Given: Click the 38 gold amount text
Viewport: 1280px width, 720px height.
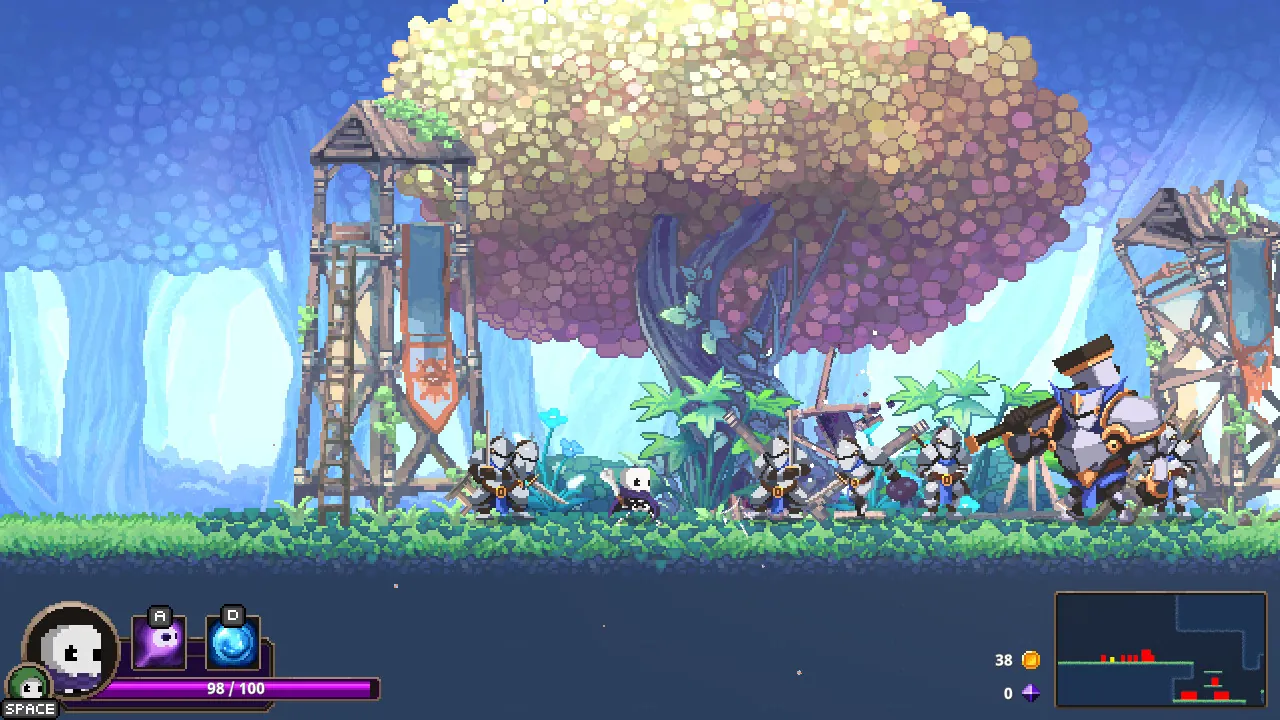Looking at the screenshot, I should [x=1003, y=660].
